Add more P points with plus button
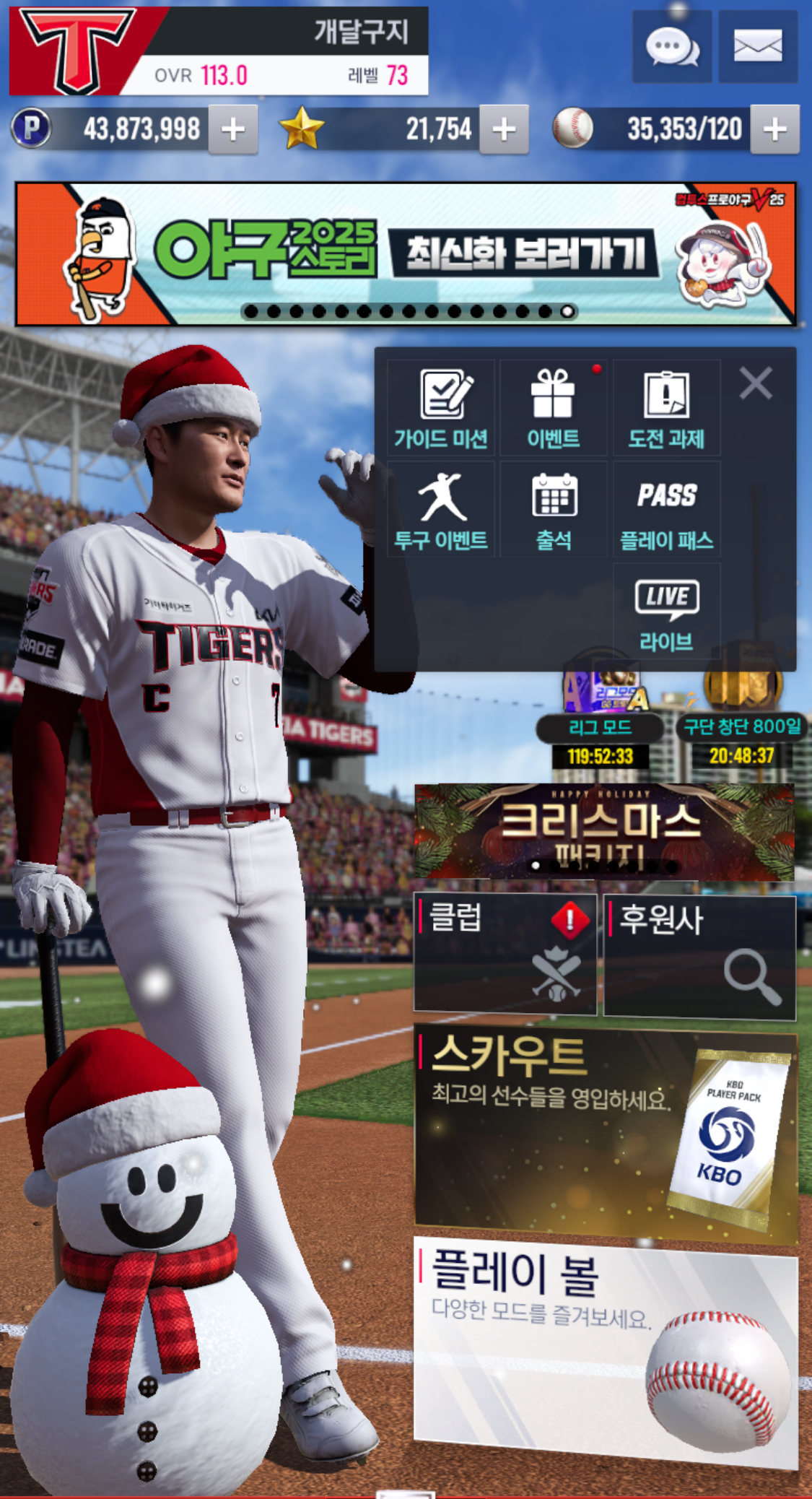The image size is (812, 1499). (233, 130)
